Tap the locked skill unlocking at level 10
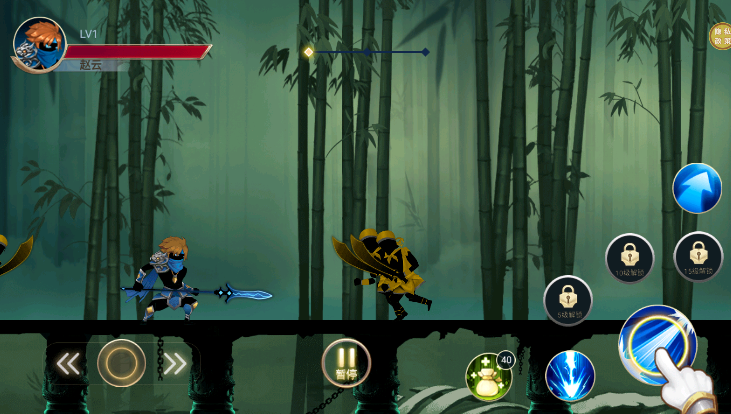731x414 pixels. (630, 258)
